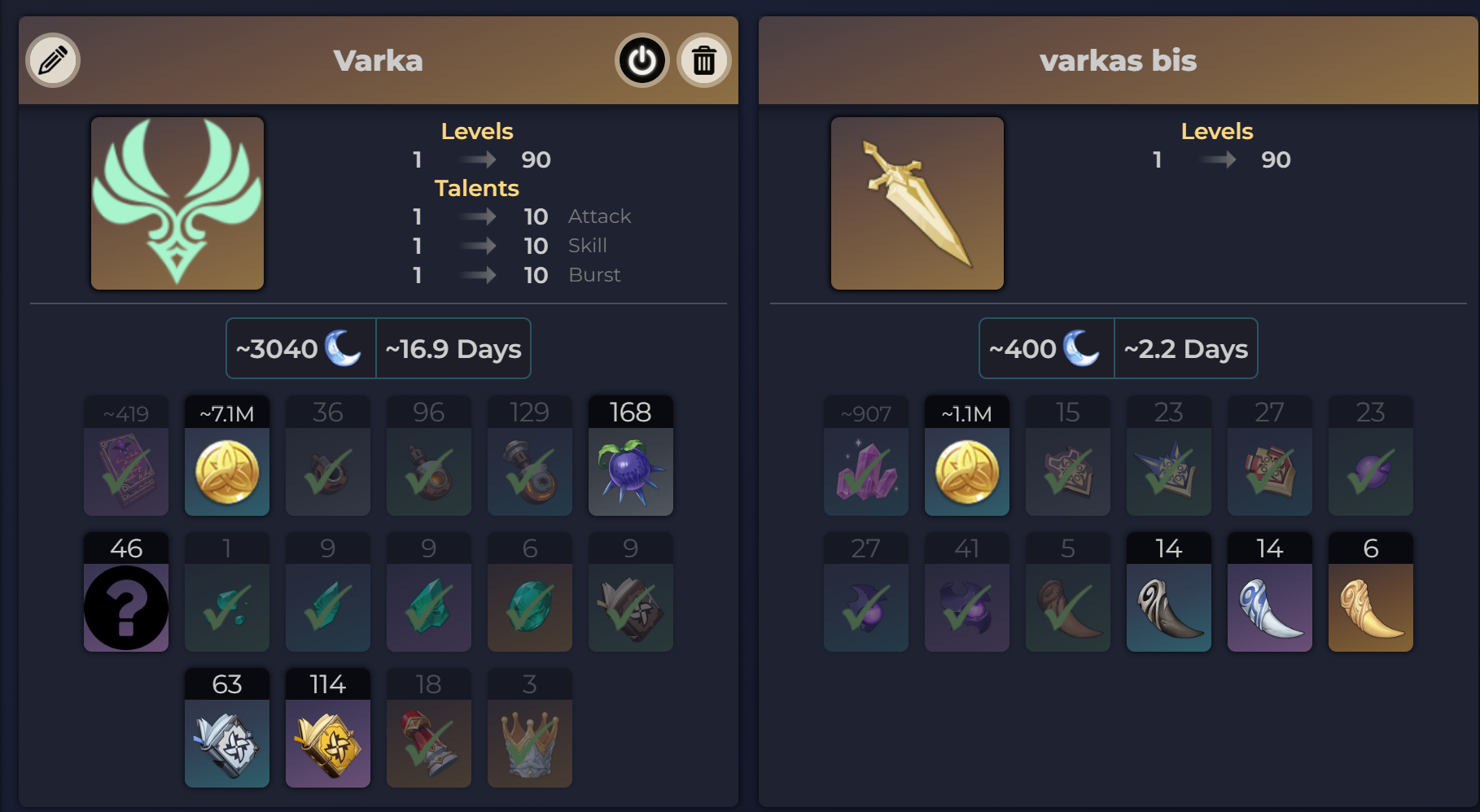Click the Varka ~3040 resin estimate box
This screenshot has width=1480, height=812.
[x=300, y=348]
